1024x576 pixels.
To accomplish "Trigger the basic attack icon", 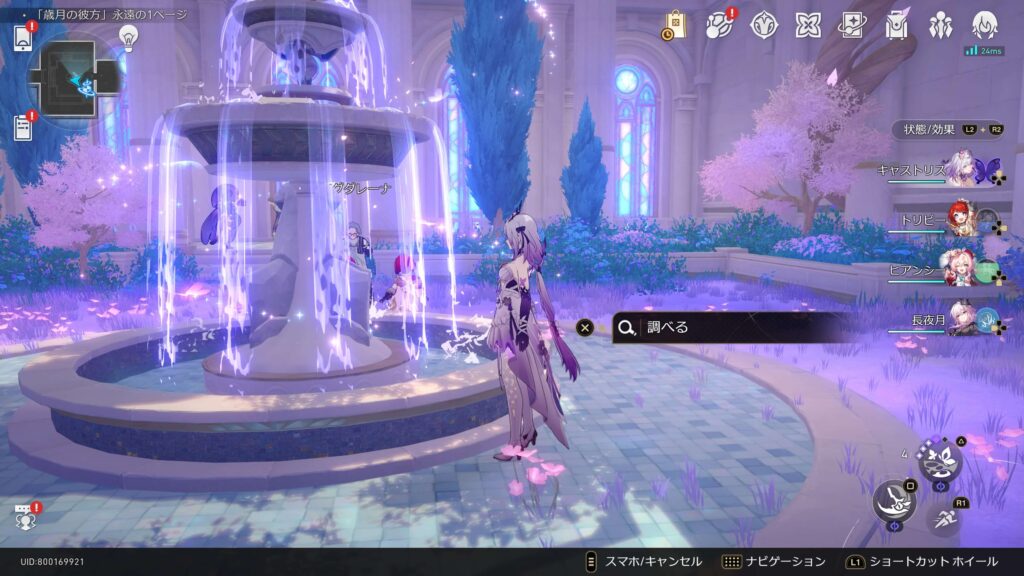I will coord(892,501).
